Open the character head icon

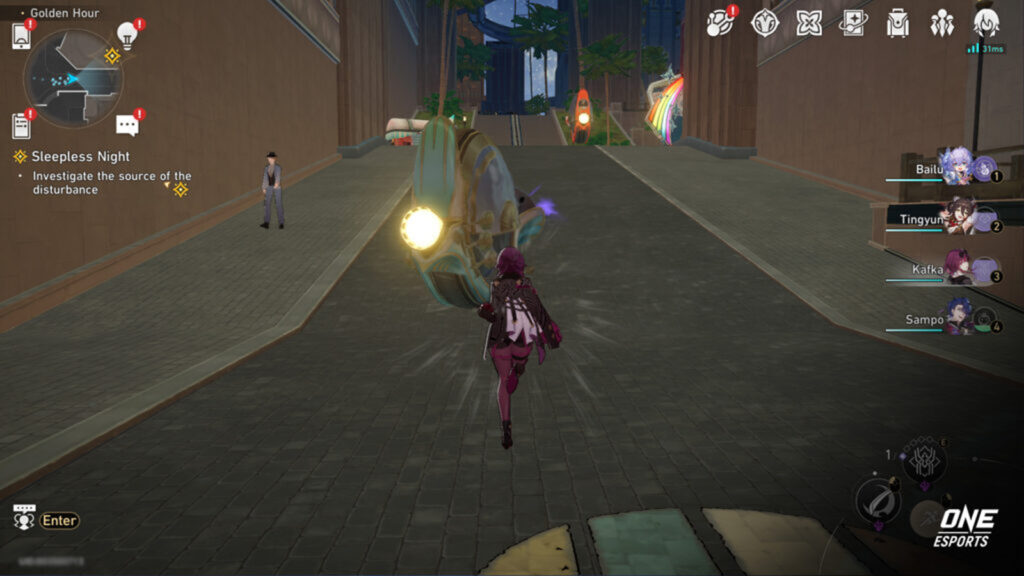[x=986, y=23]
